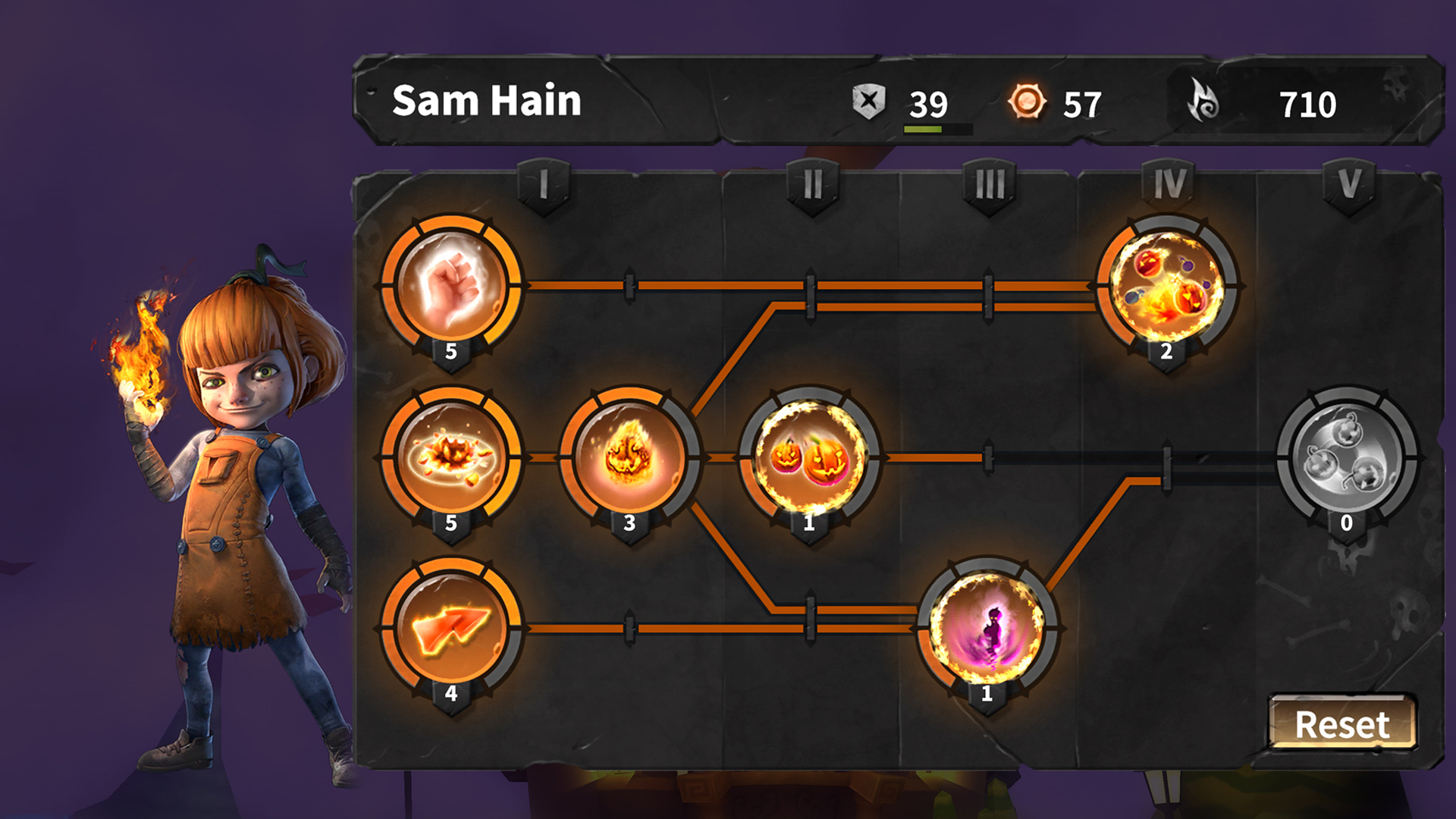Select the flaming pumpkin face skill
1456x819 pixels.
coord(628,455)
